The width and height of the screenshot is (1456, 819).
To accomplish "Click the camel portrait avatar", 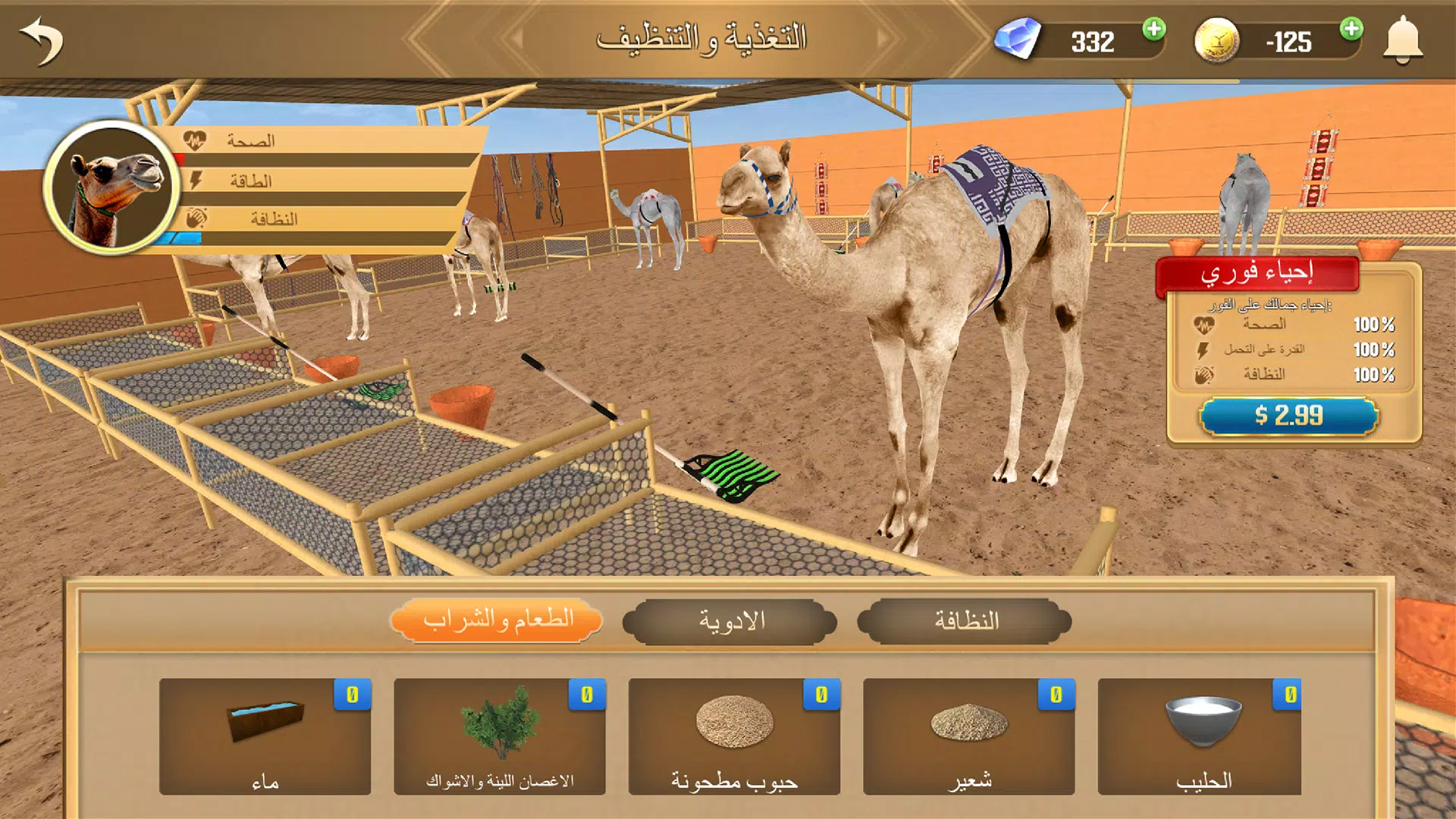I will [112, 187].
